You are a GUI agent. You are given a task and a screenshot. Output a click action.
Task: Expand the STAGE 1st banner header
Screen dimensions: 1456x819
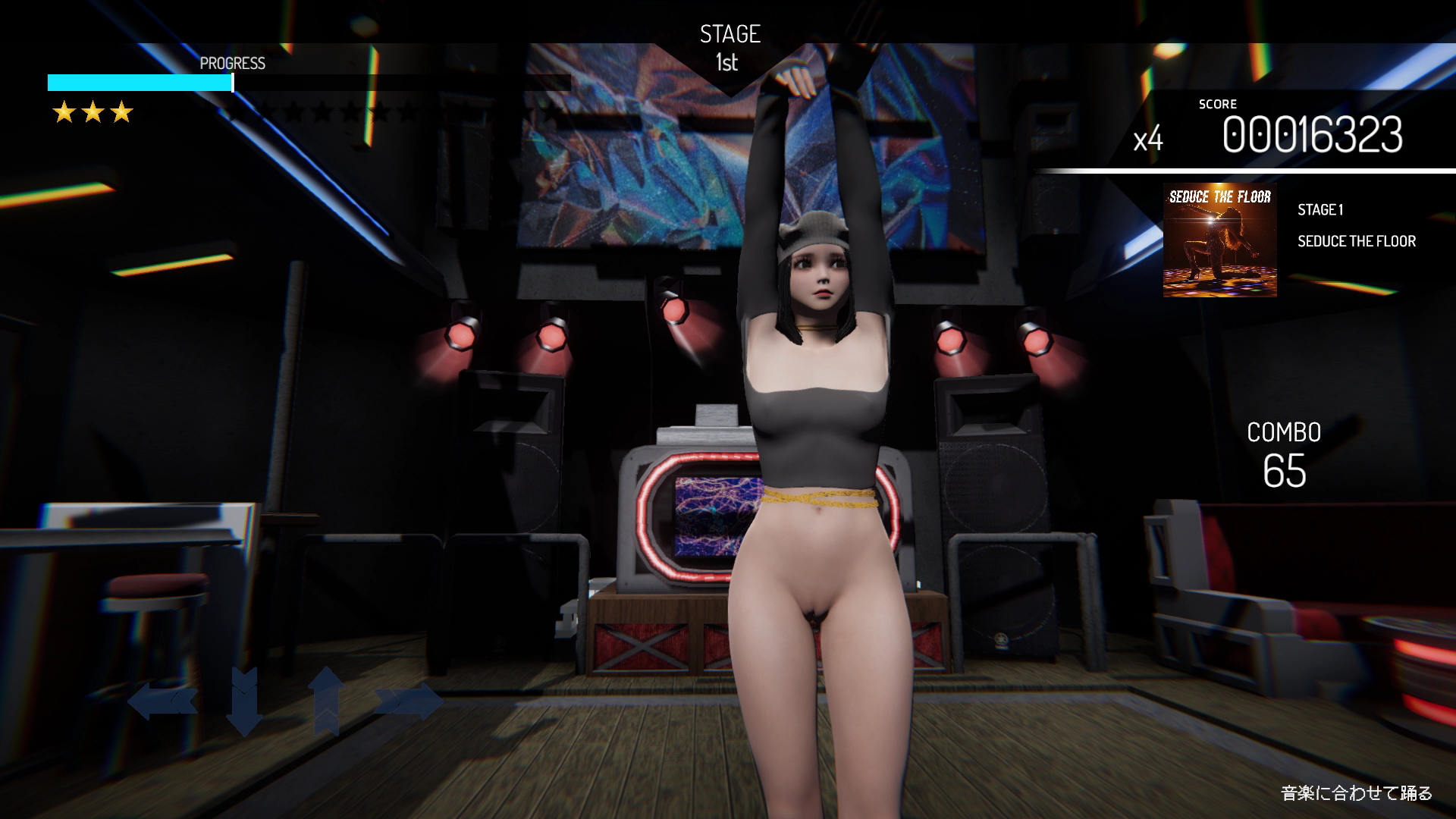tap(729, 45)
